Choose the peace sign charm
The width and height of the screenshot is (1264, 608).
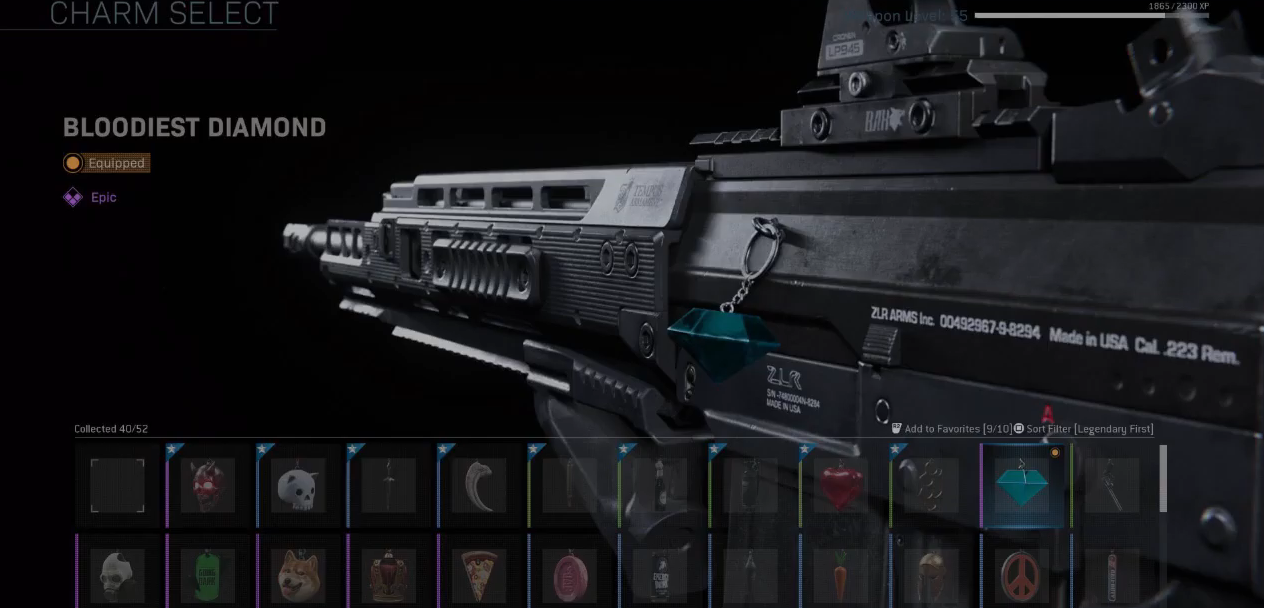[1023, 575]
